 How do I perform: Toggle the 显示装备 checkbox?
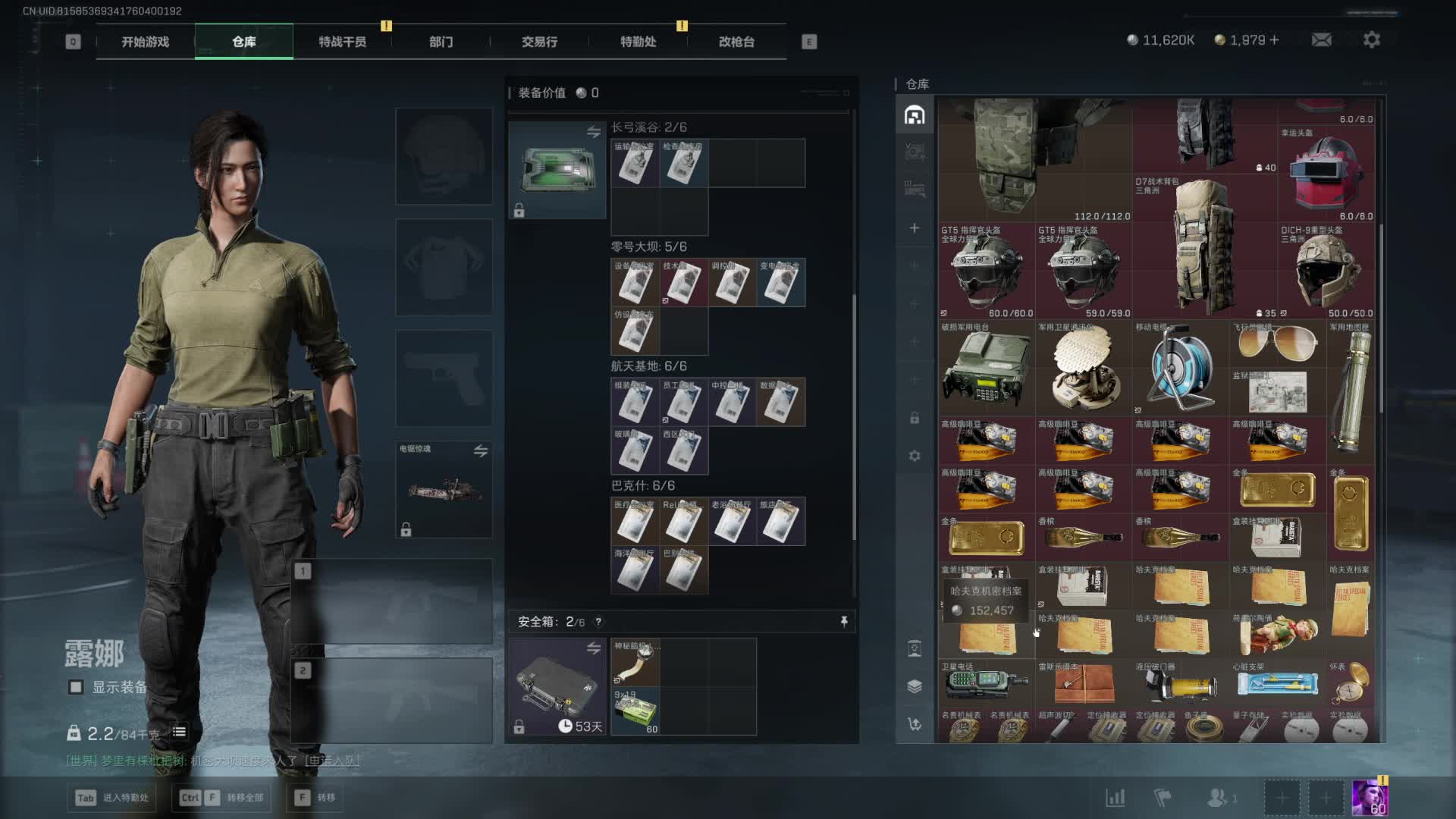(x=76, y=687)
